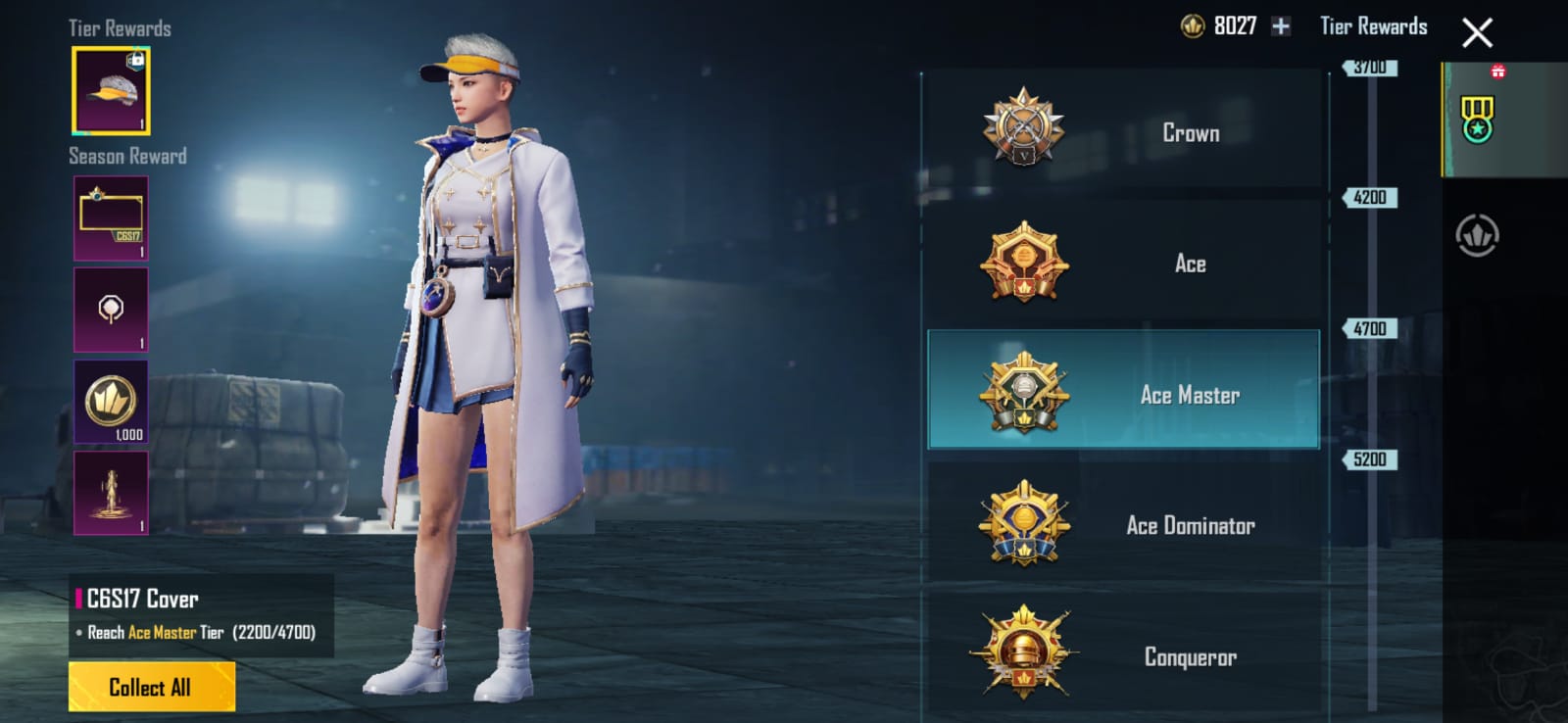View the C6S17 Cover season reward
Screen dimensions: 1568x723
pos(111,218)
